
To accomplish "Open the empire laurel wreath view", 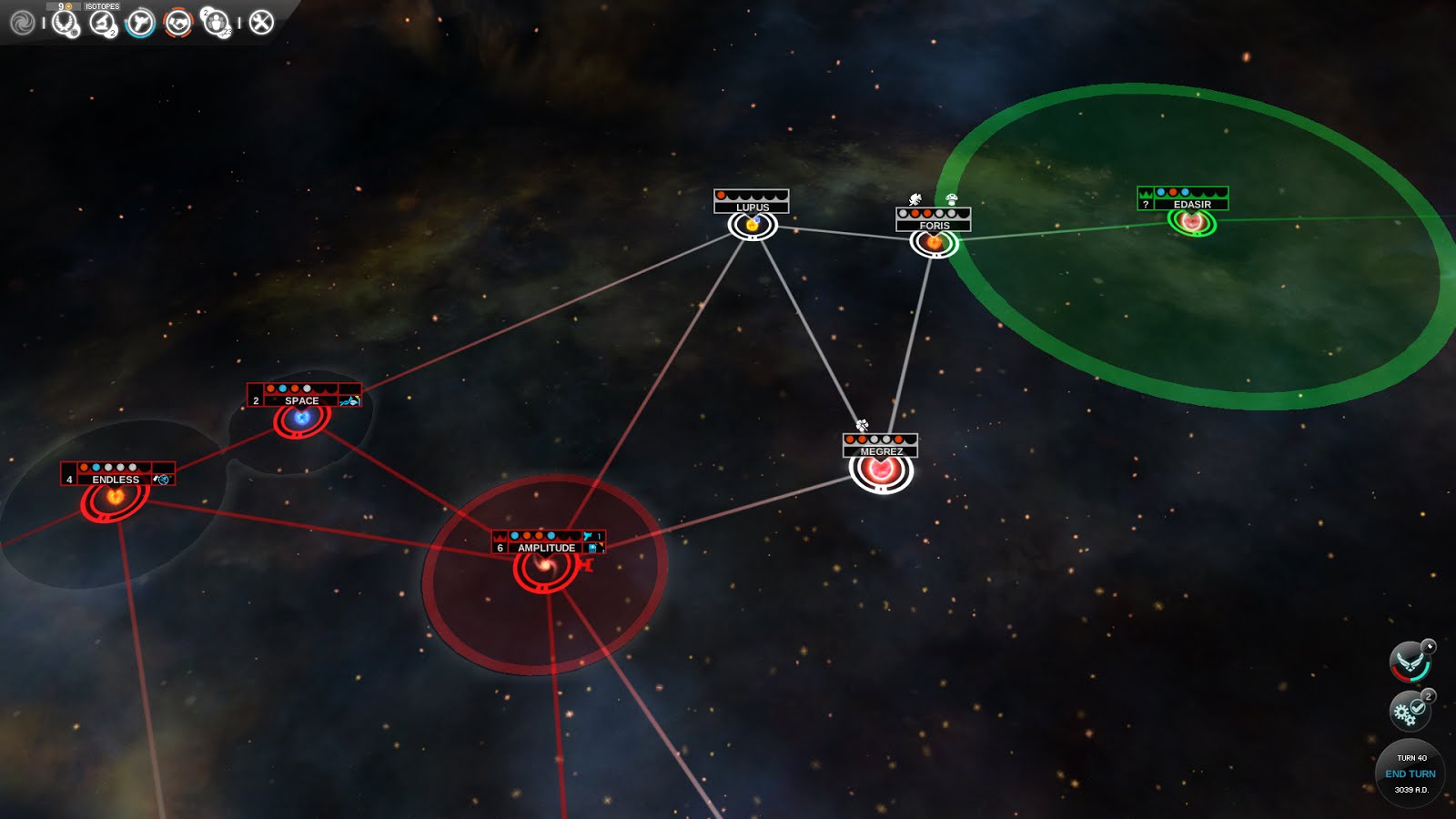I will point(65,22).
